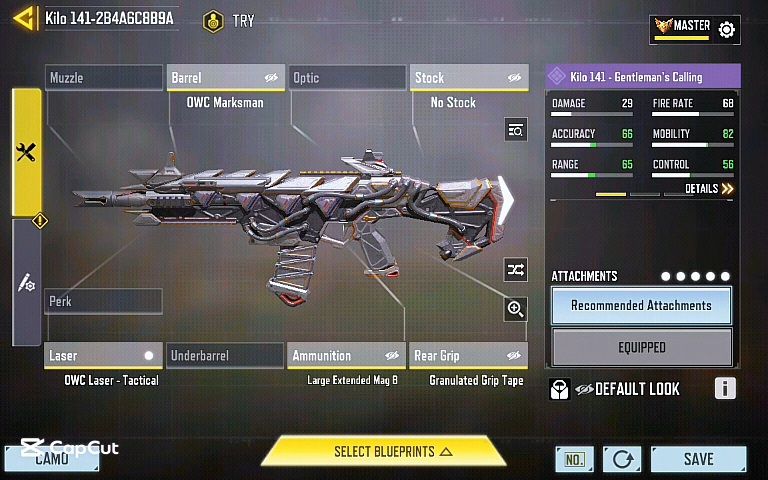Choose the Underbarrel attachment slot

point(225,355)
